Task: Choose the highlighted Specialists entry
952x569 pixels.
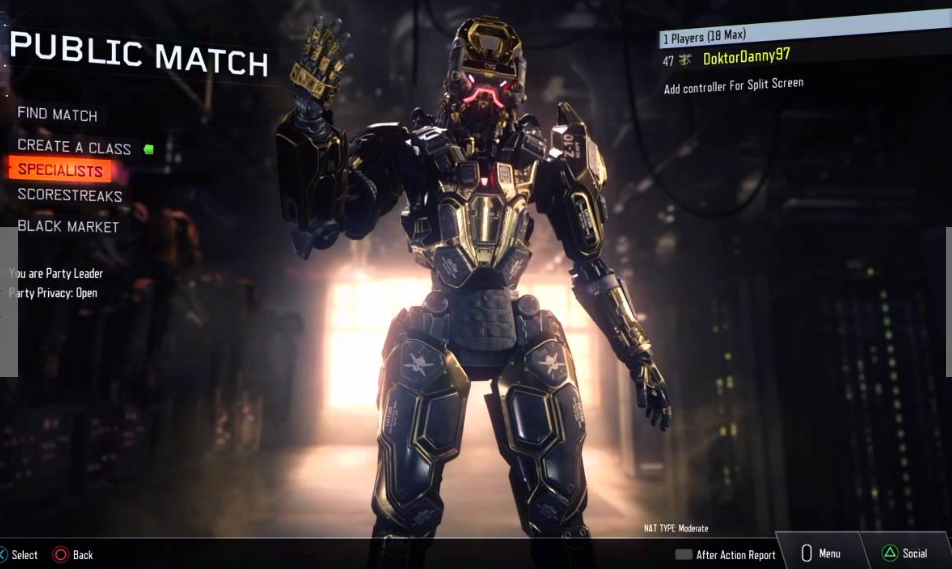Action: pyautogui.click(x=60, y=170)
